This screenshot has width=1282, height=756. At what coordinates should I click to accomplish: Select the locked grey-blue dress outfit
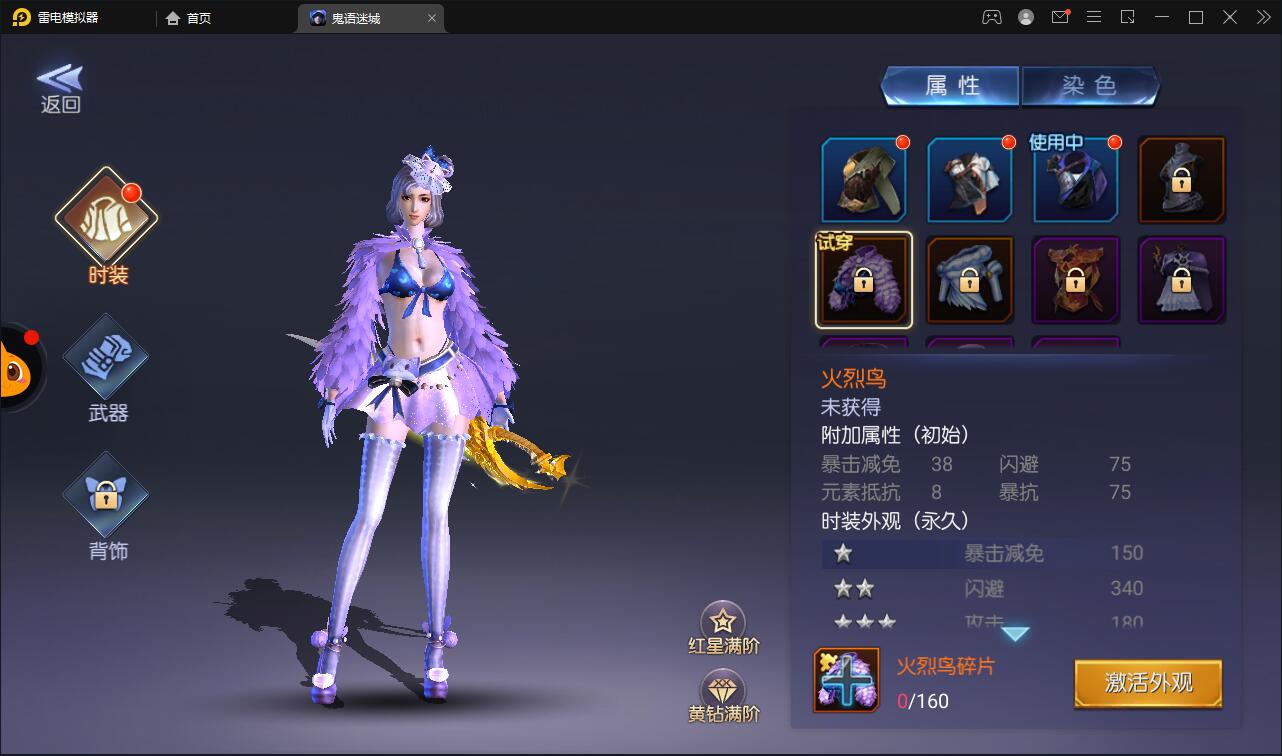(x=970, y=281)
